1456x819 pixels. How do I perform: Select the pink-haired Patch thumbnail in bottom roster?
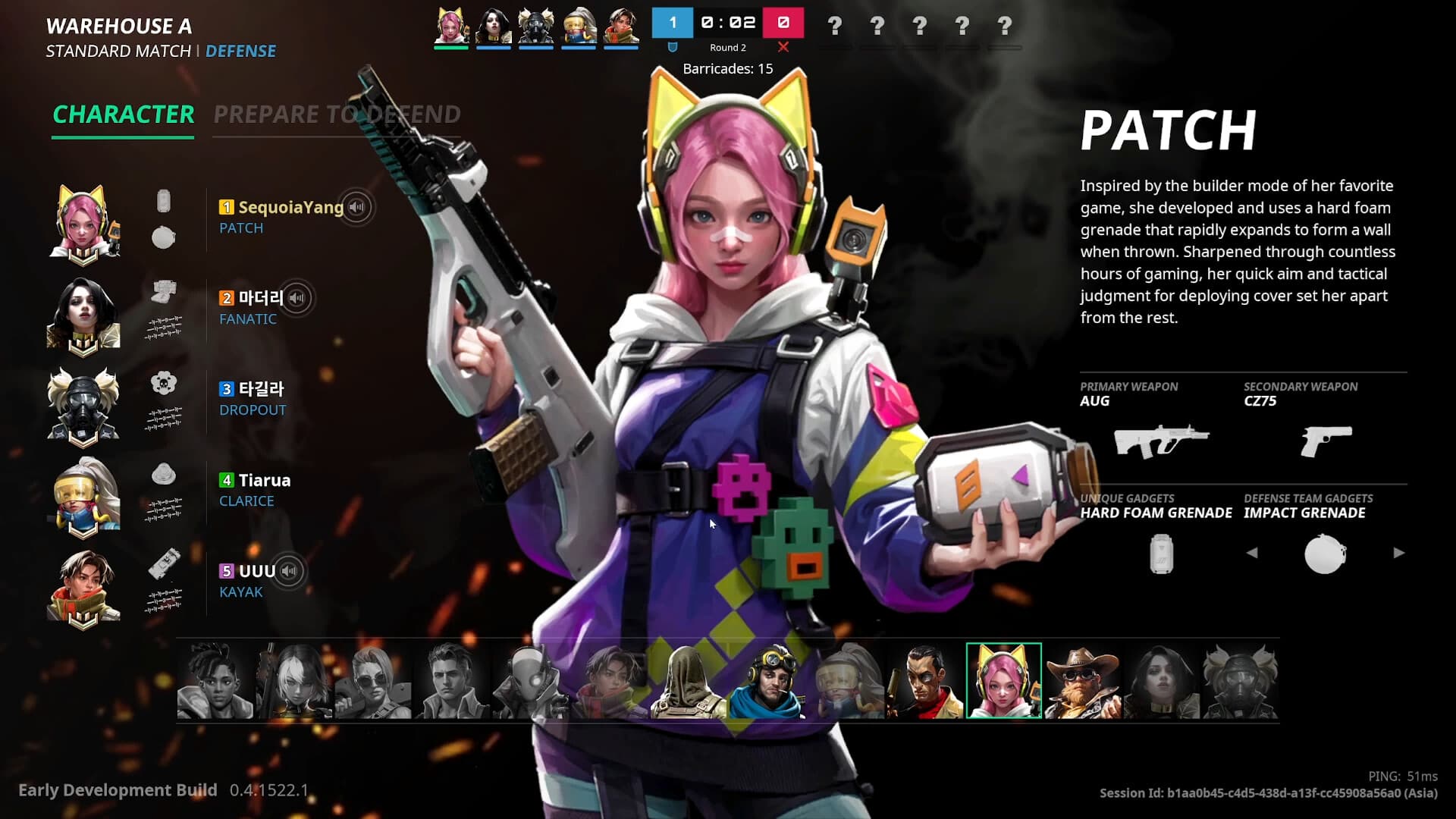(x=1006, y=680)
